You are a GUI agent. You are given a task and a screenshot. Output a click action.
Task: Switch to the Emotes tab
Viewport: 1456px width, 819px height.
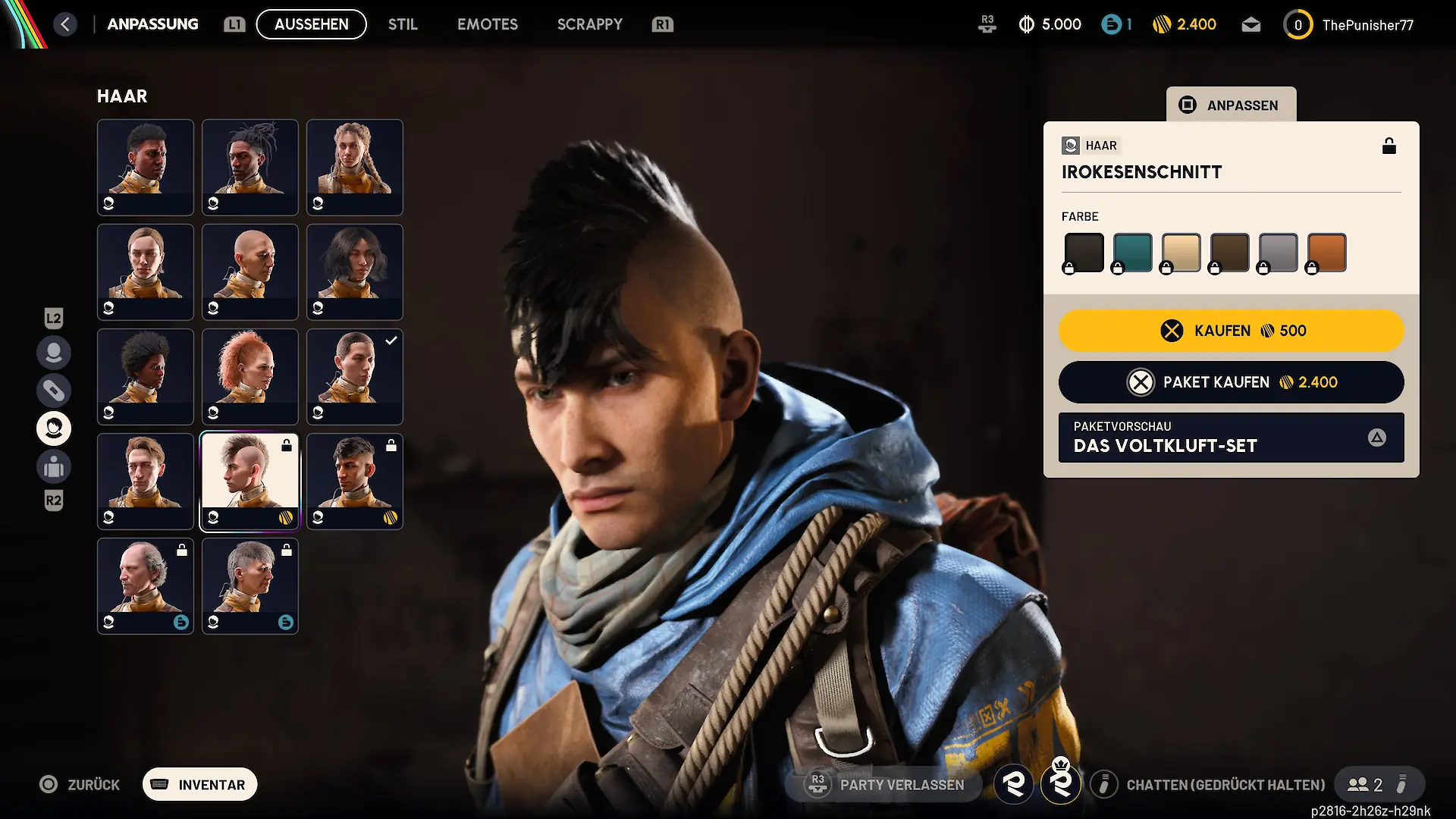pos(487,24)
